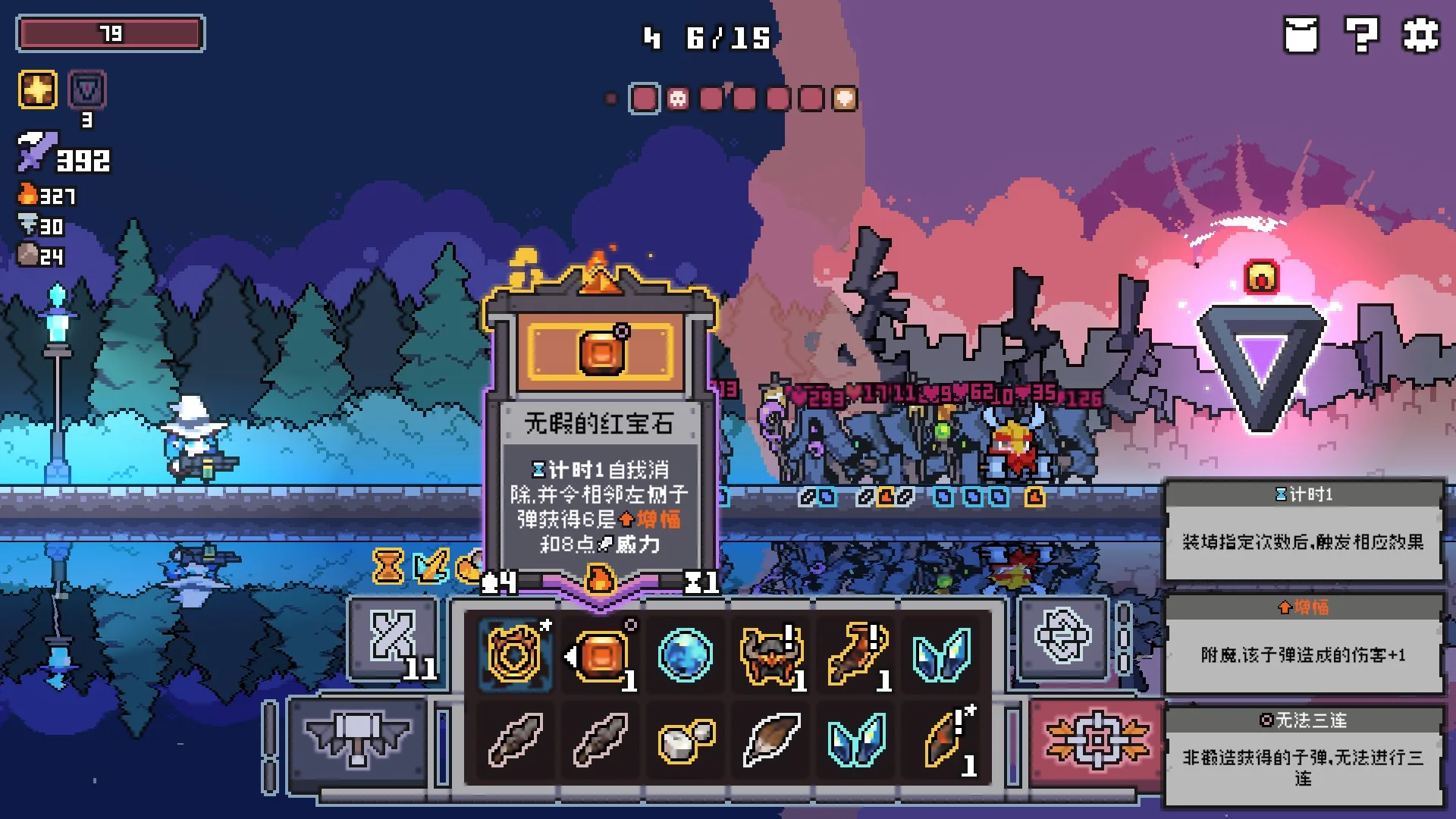Select the blue orb bullet slot
This screenshot has height=819, width=1456.
[686, 654]
